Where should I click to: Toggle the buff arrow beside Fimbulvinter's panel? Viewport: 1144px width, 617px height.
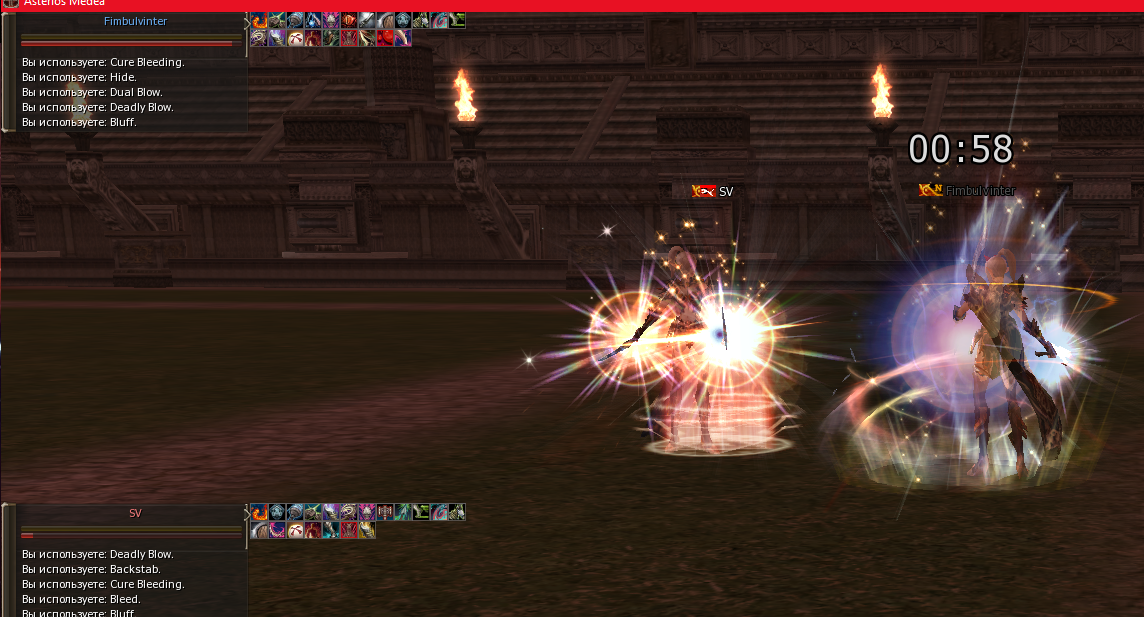pyautogui.click(x=247, y=22)
